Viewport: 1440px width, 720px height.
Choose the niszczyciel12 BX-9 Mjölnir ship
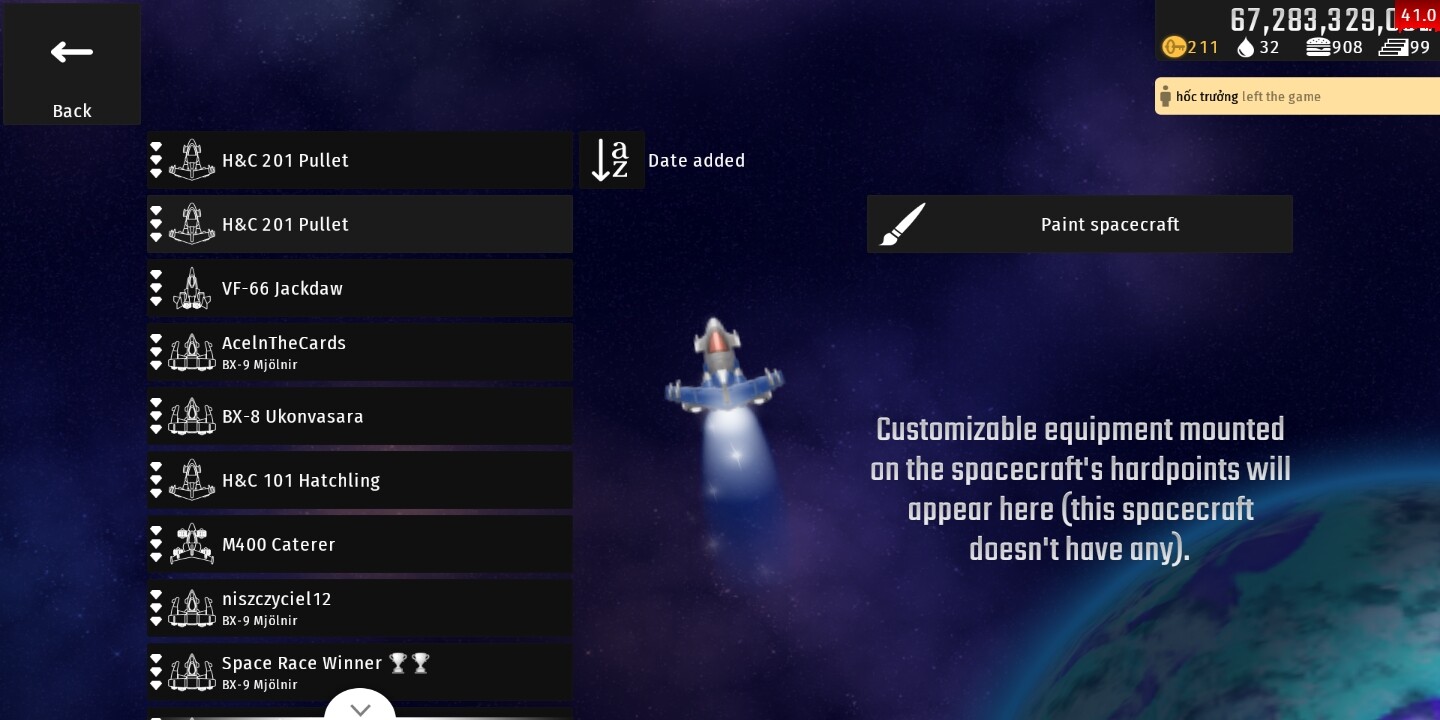click(360, 608)
